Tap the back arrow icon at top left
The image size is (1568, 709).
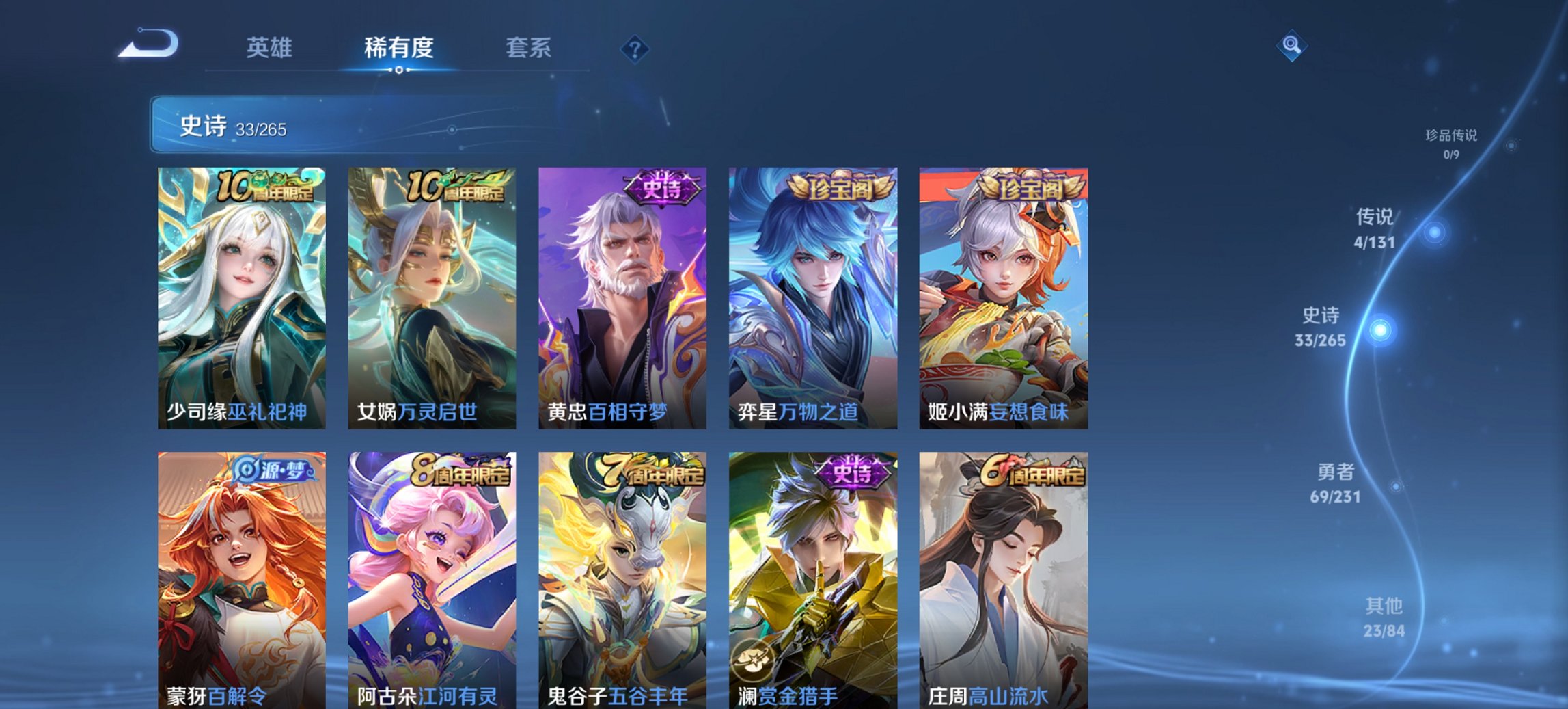(150, 46)
